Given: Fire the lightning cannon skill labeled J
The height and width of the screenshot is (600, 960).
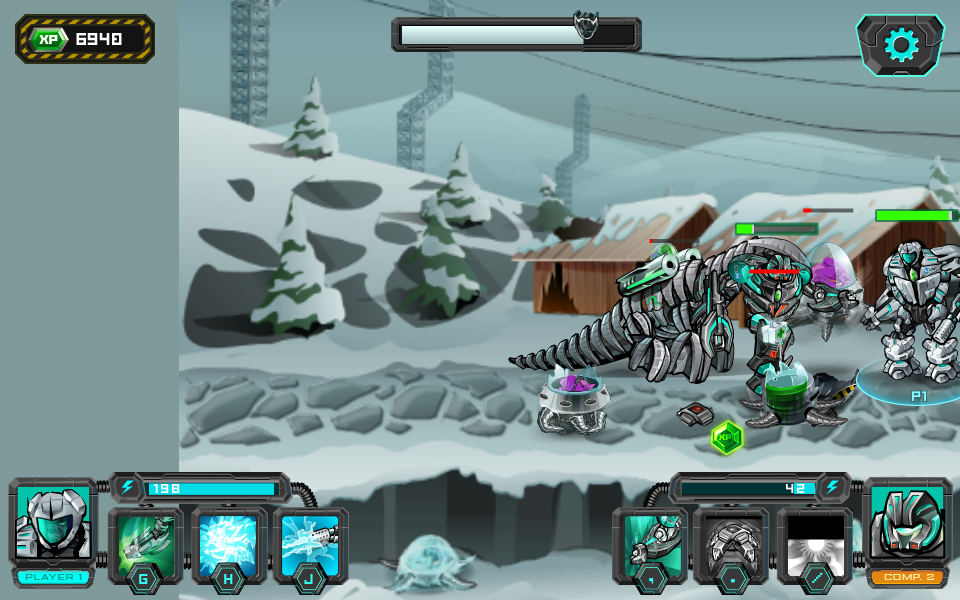Looking at the screenshot, I should click(310, 544).
